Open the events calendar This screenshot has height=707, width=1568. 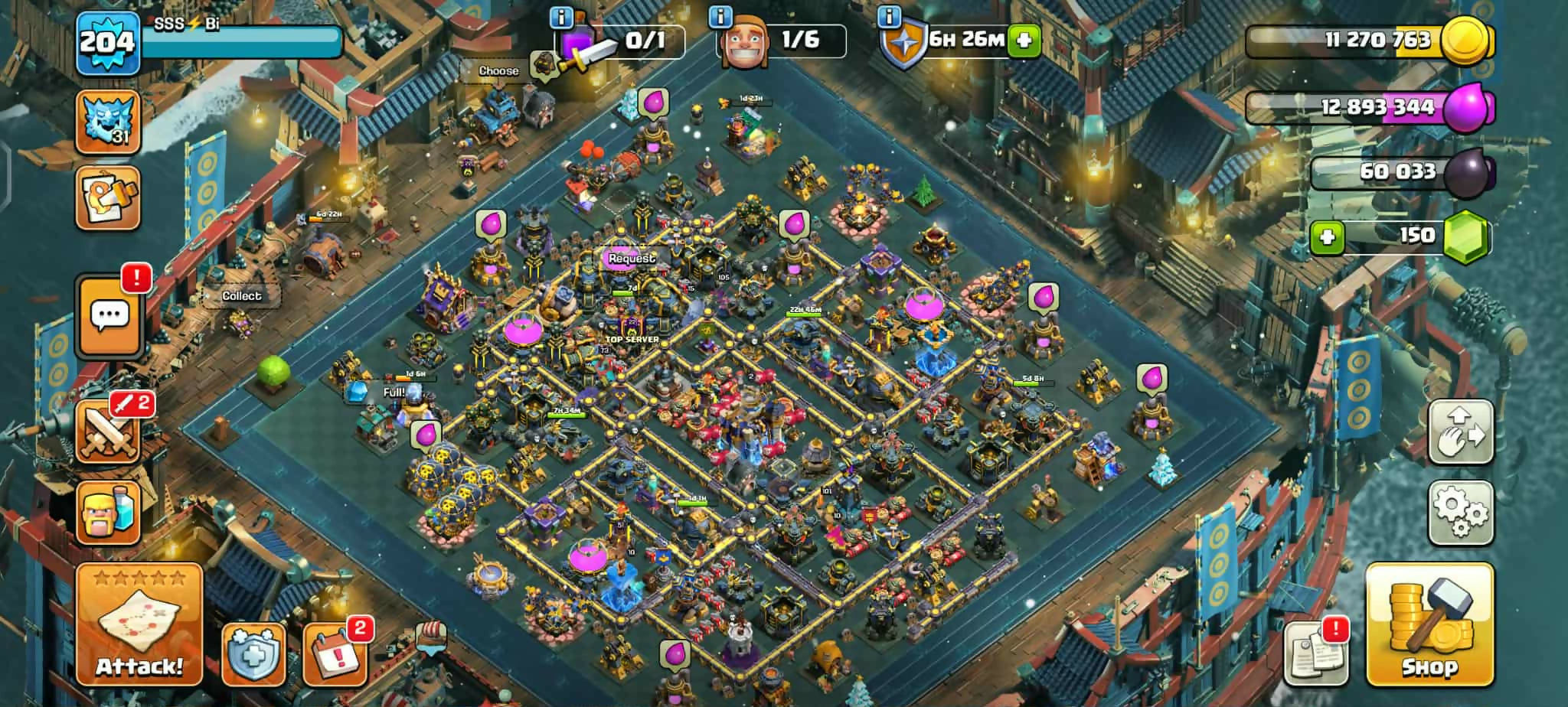click(335, 654)
